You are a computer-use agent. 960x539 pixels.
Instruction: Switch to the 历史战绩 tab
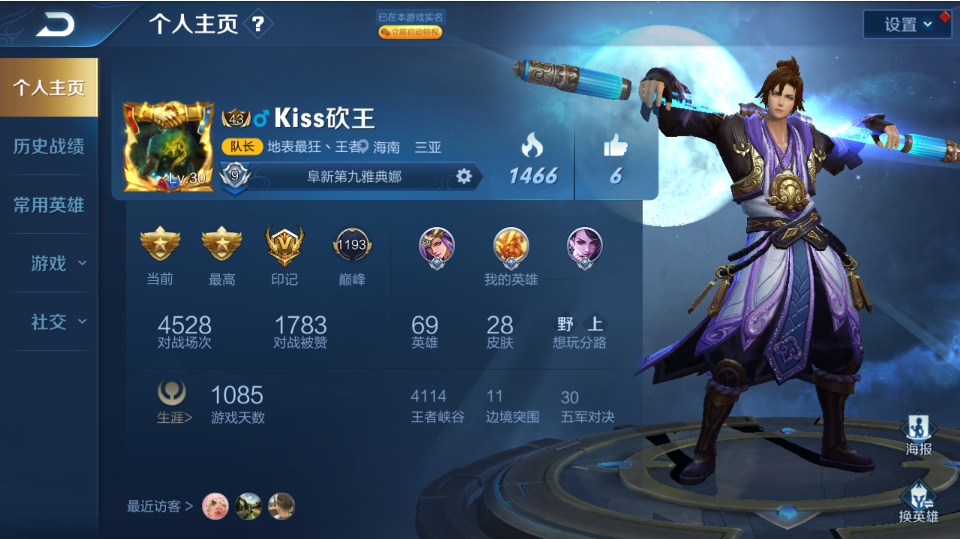coord(48,146)
